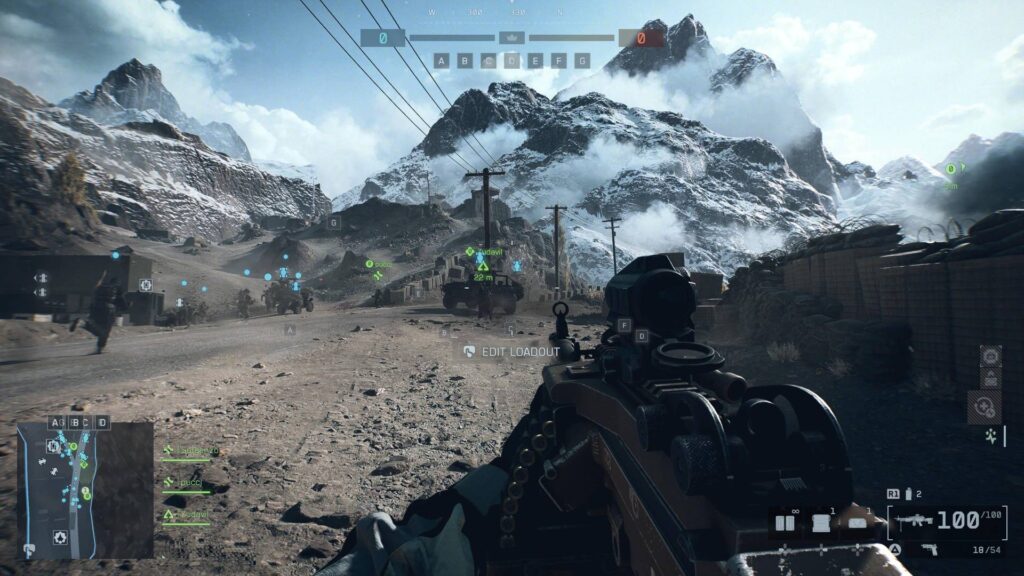Select the first squad member in the list
This screenshot has width=1024, height=576.
[x=190, y=453]
